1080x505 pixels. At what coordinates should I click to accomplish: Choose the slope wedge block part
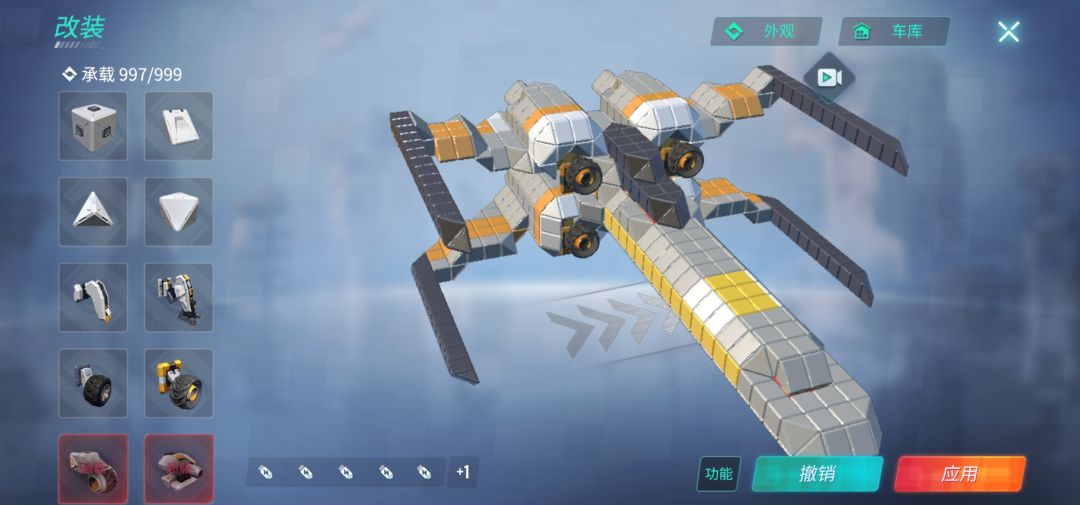179,126
